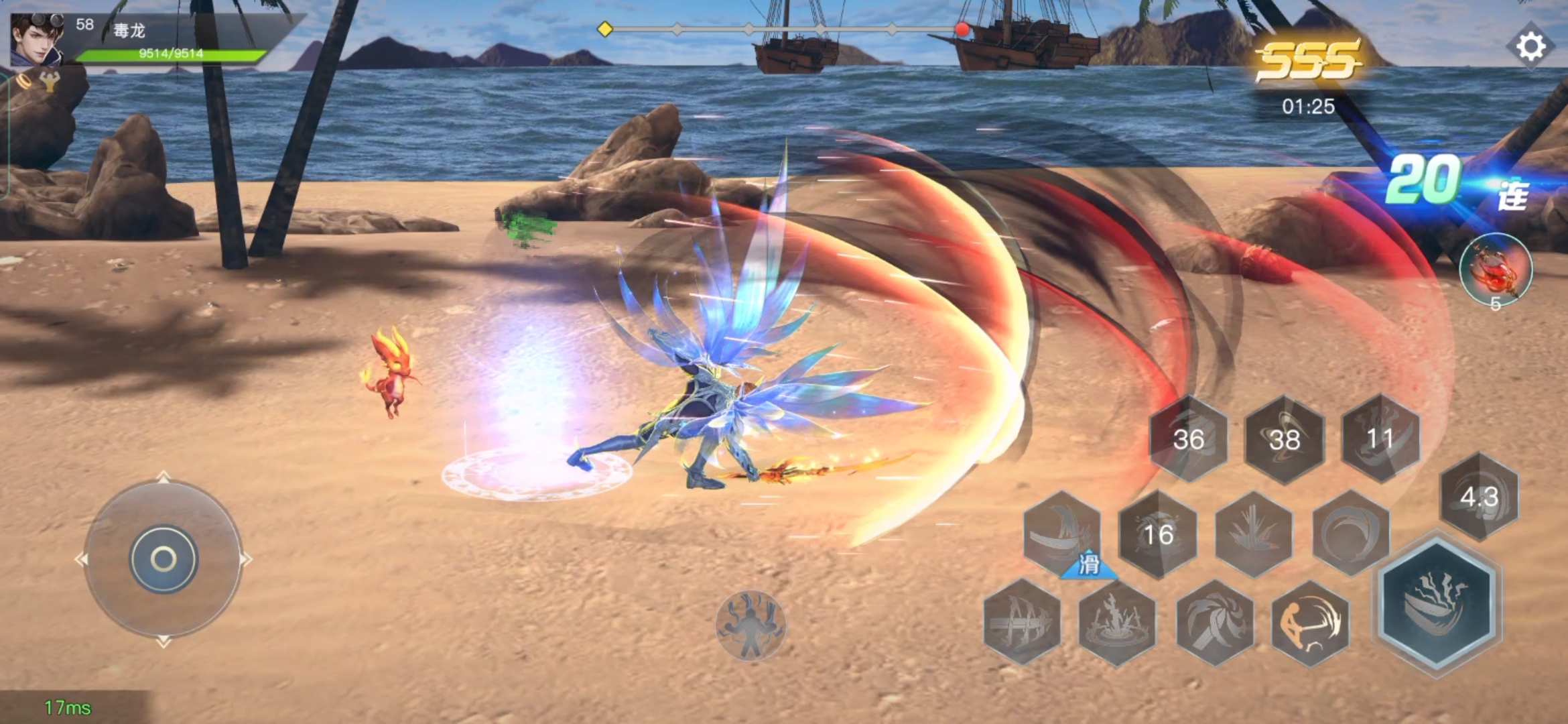The height and width of the screenshot is (724, 1568).
Task: Cast the ground eruption circle skill
Action: pyautogui.click(x=1117, y=623)
